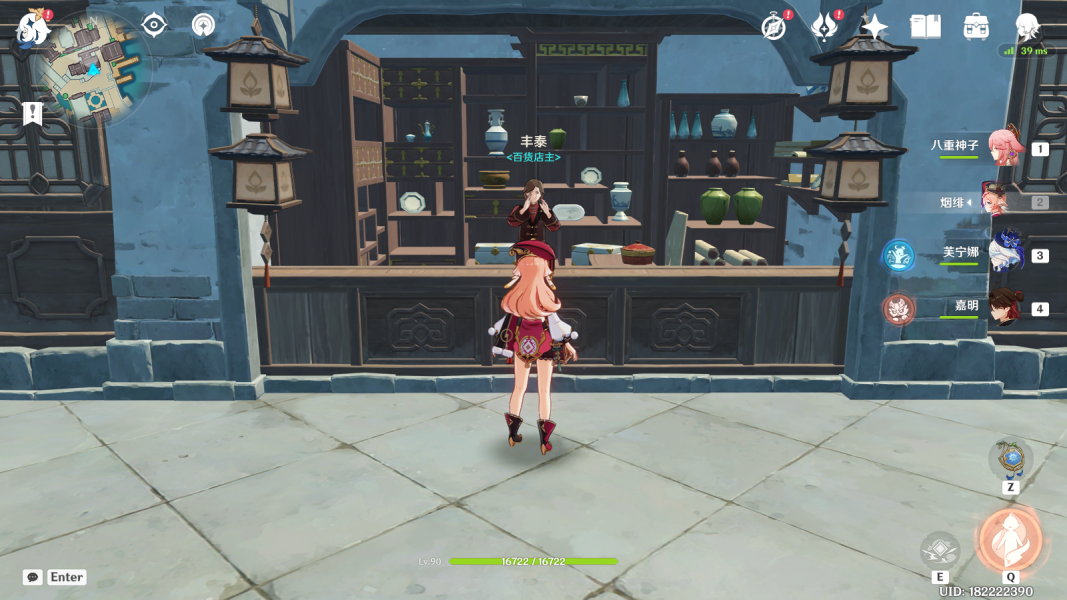Switch to party member 芙宁娜

coord(1004,254)
